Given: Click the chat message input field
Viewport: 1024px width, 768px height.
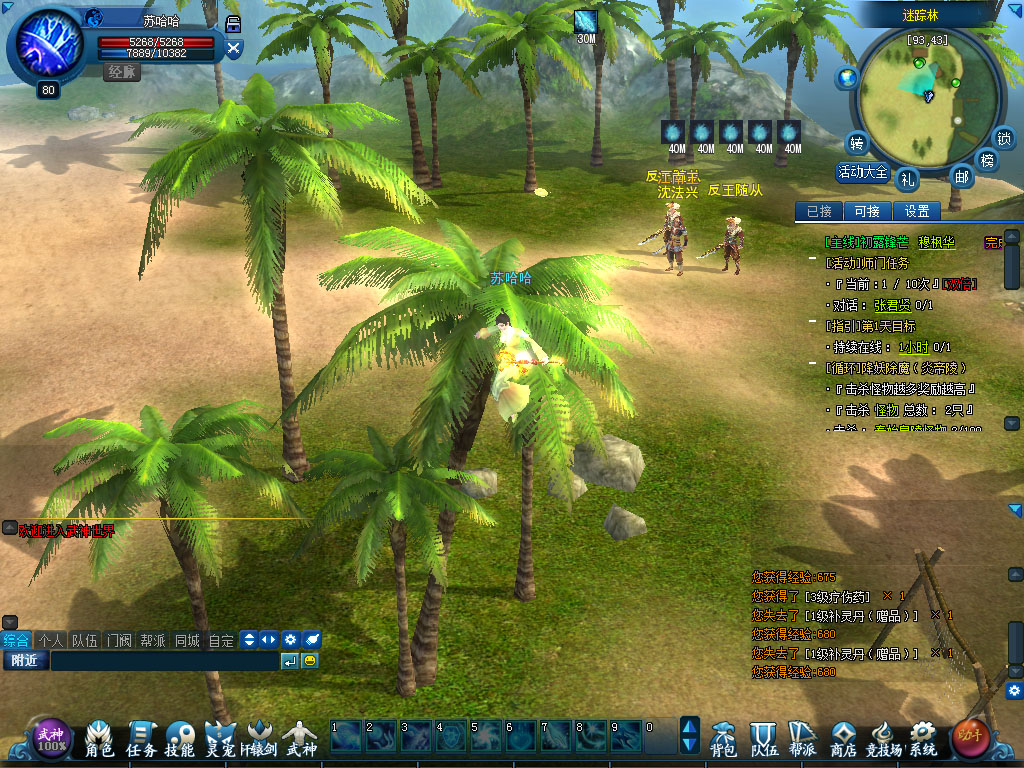Looking at the screenshot, I should click(x=164, y=661).
